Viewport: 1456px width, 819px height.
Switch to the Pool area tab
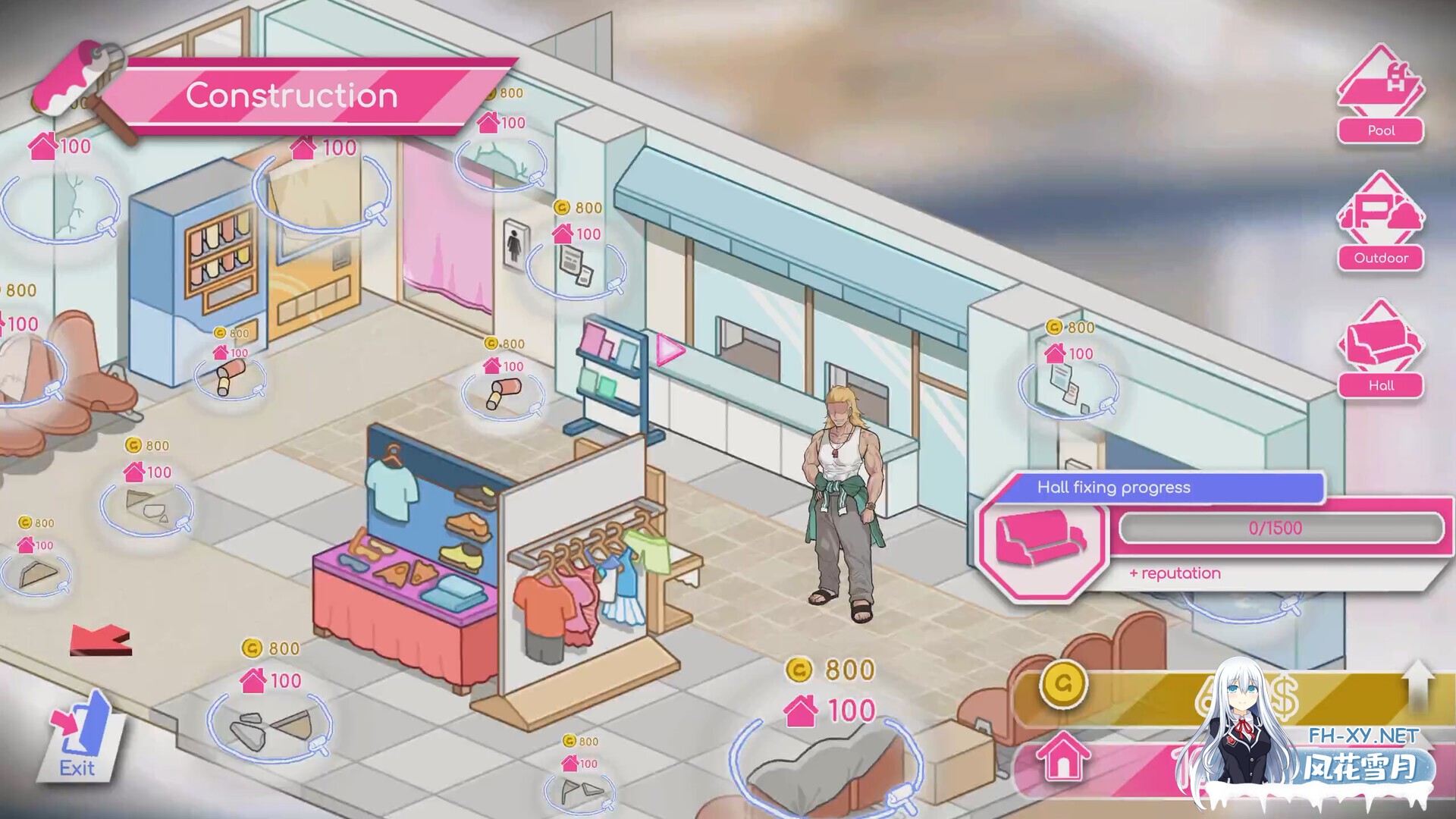point(1380,99)
